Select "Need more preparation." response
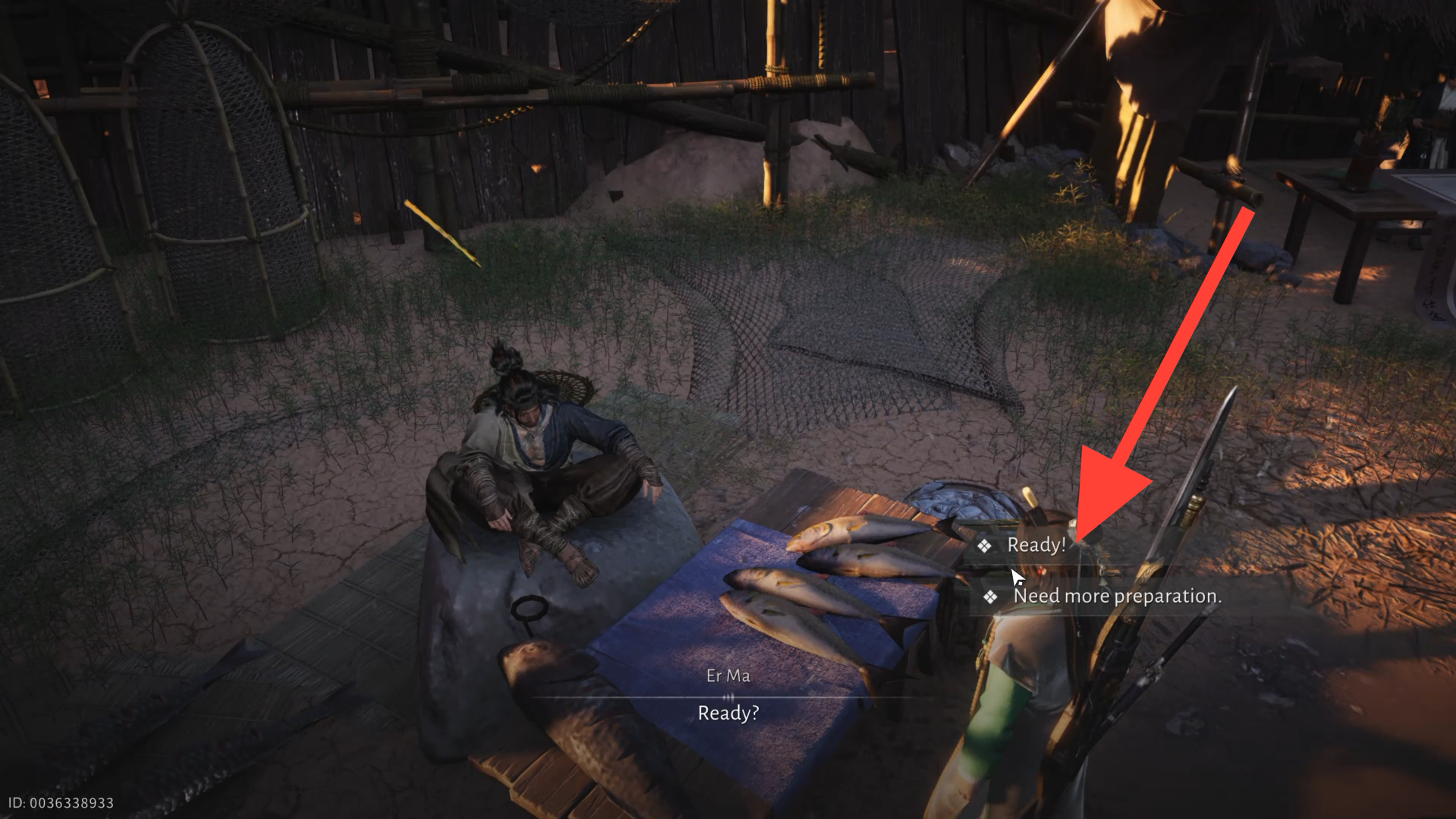This screenshot has height=819, width=1456. tap(1116, 597)
